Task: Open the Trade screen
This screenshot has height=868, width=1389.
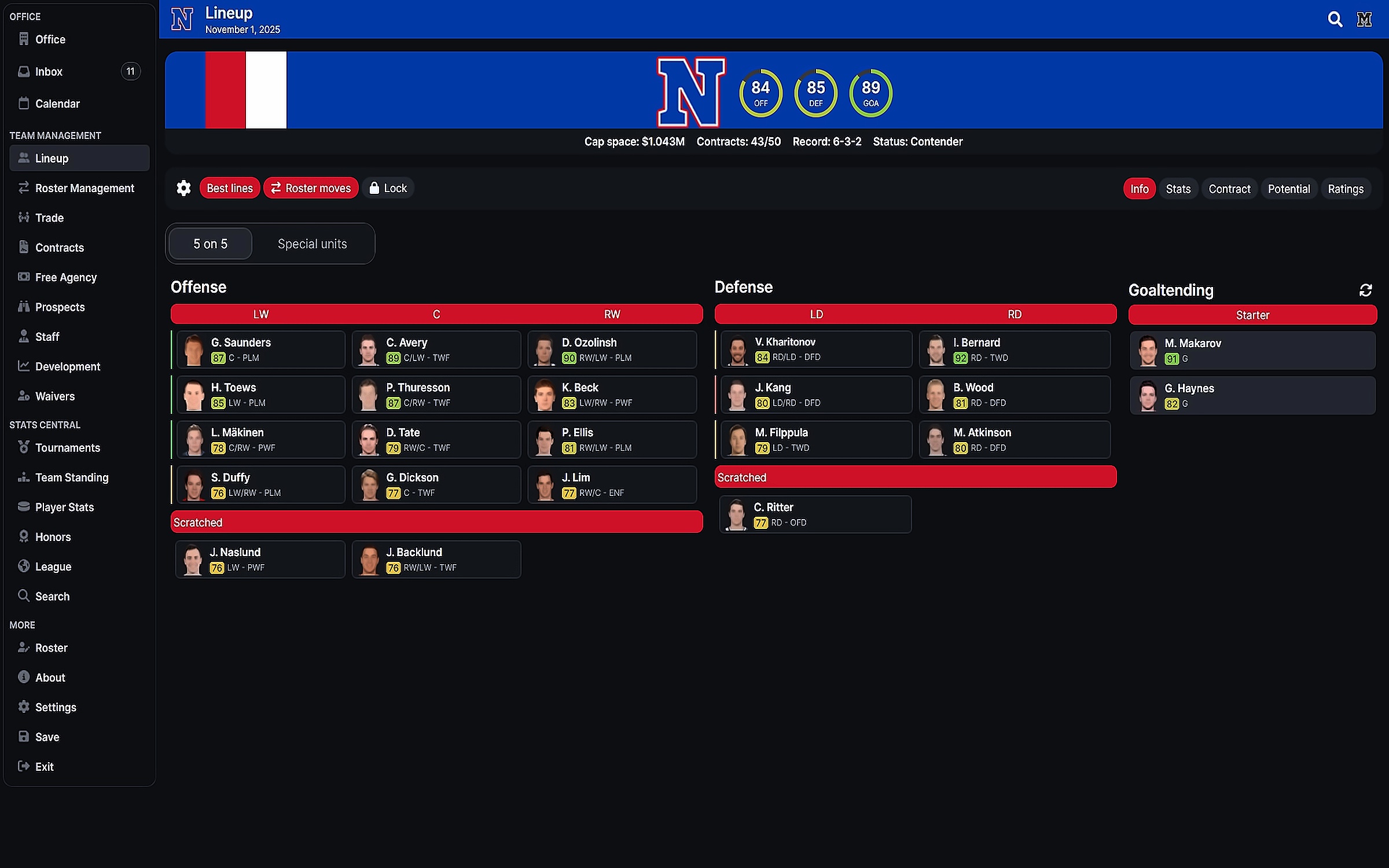Action: coord(49,218)
